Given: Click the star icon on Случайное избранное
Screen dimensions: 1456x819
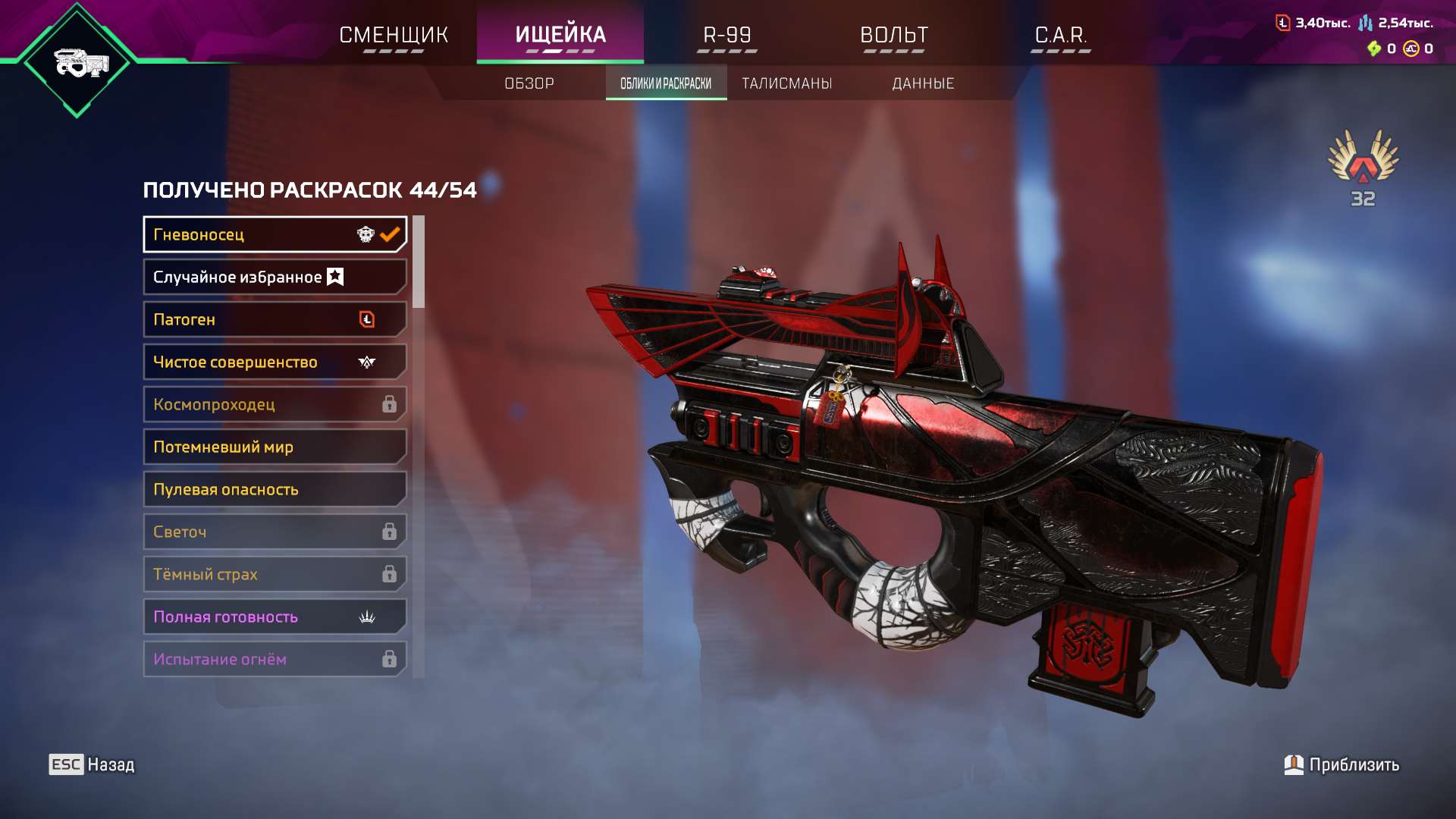Looking at the screenshot, I should 334,277.
